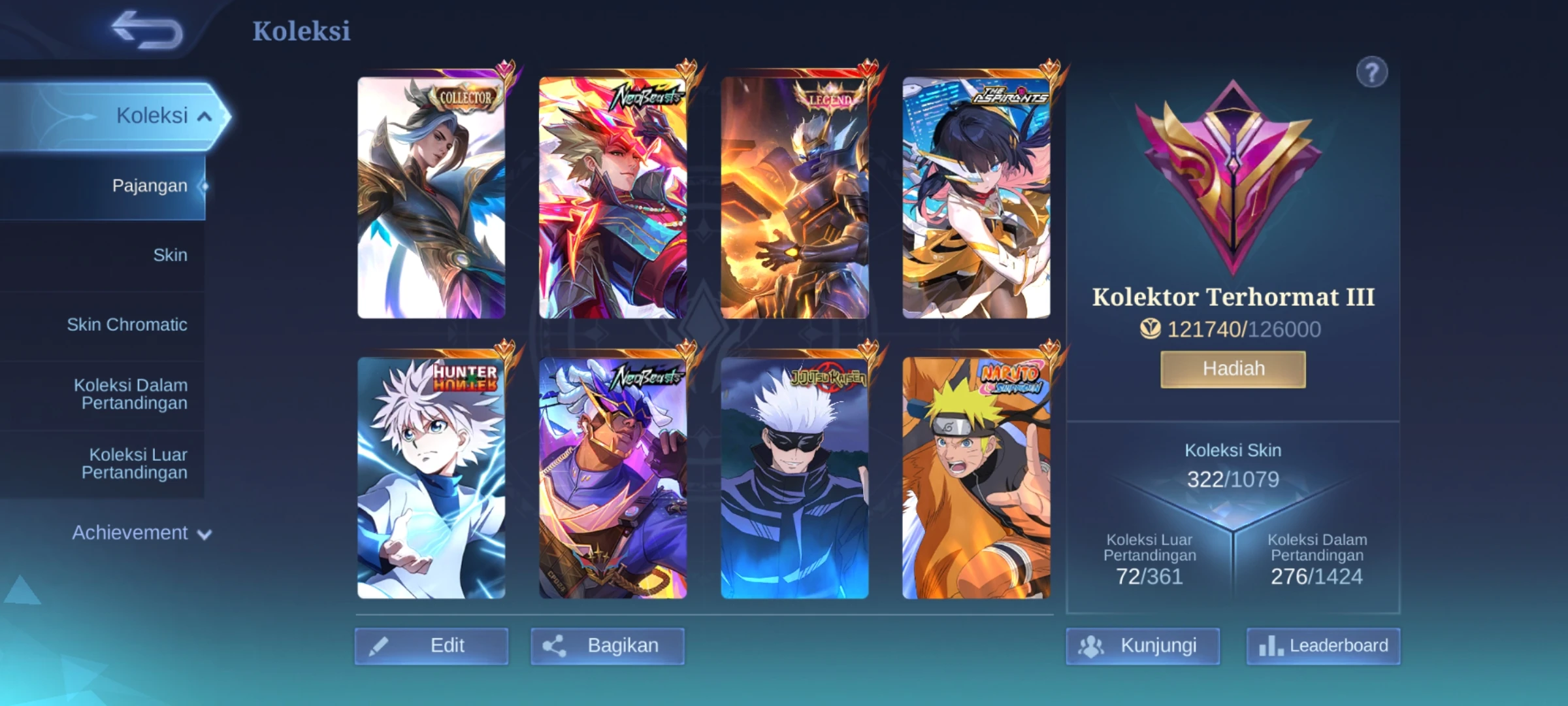Open the question mark help icon

tap(1371, 72)
